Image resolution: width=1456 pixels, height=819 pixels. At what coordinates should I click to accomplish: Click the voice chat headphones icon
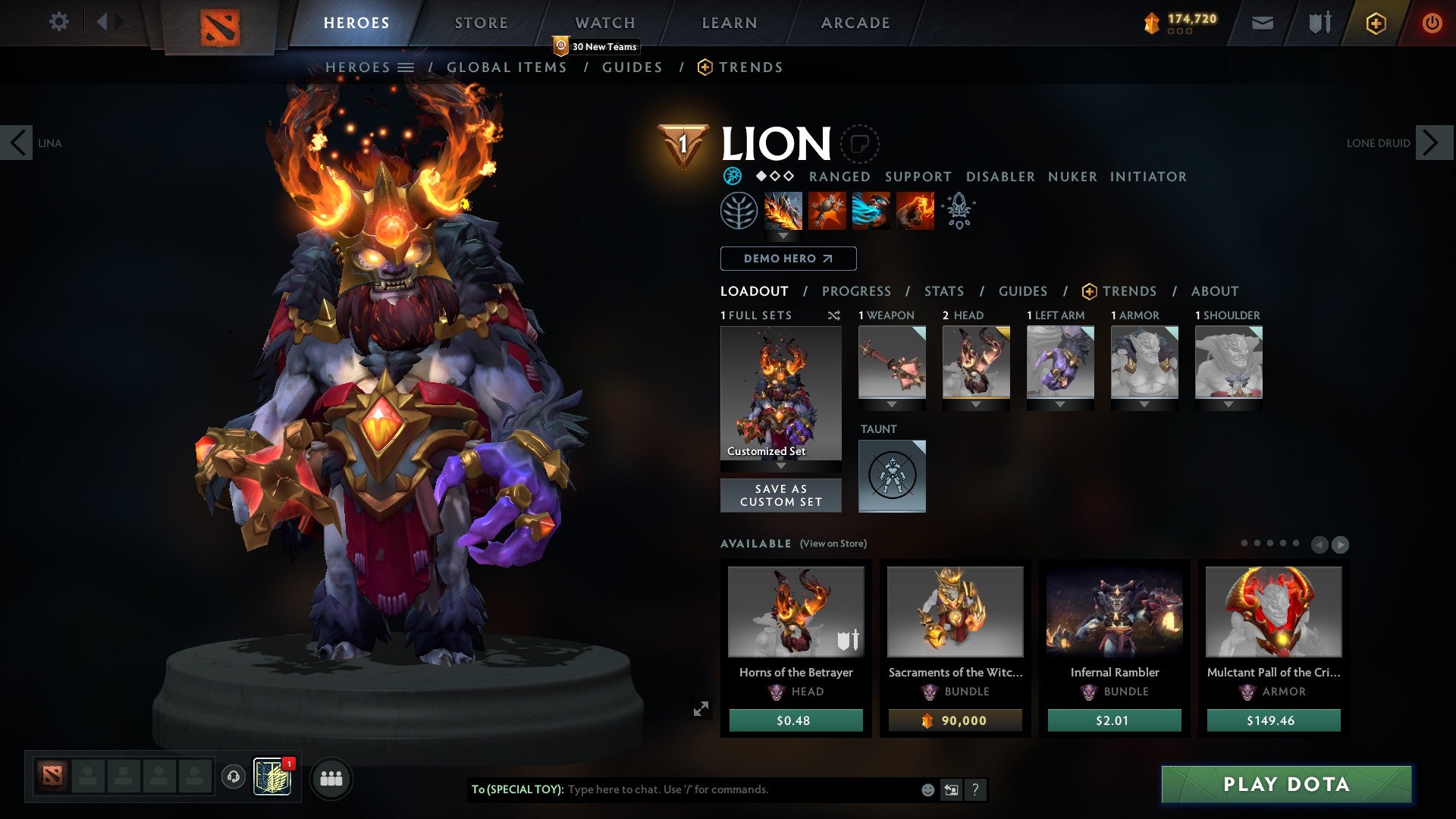click(x=232, y=778)
